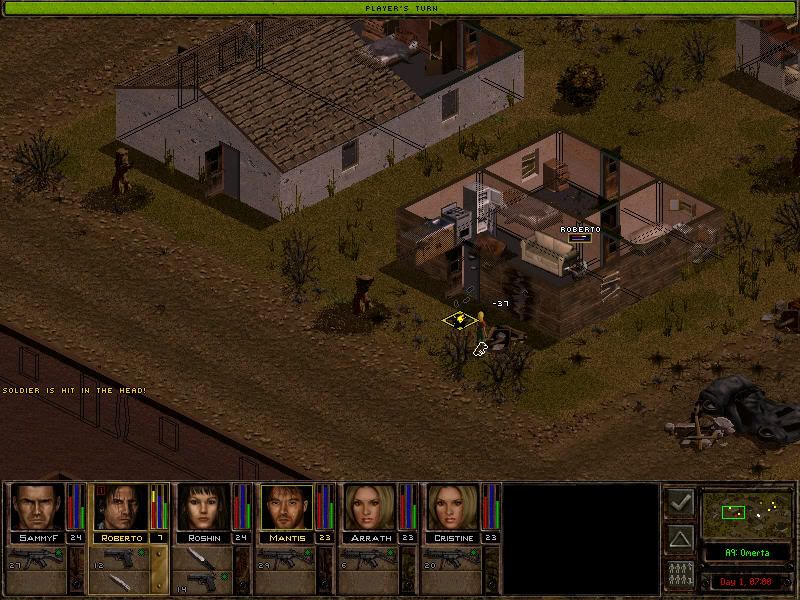Screen dimensions: 800x600
Task: Pick Arrath's portrait
Action: 370,508
